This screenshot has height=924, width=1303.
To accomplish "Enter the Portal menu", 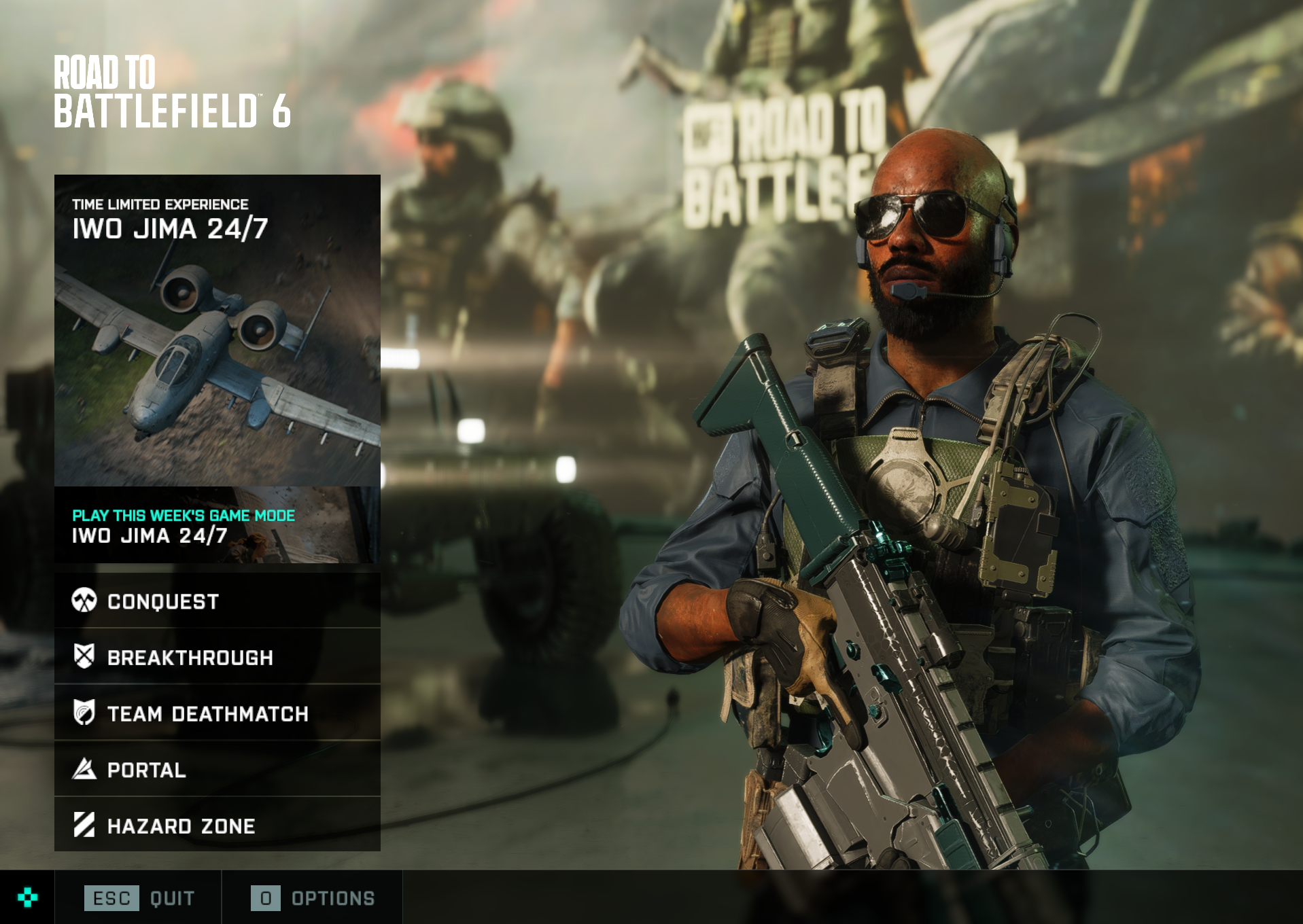I will pyautogui.click(x=217, y=770).
